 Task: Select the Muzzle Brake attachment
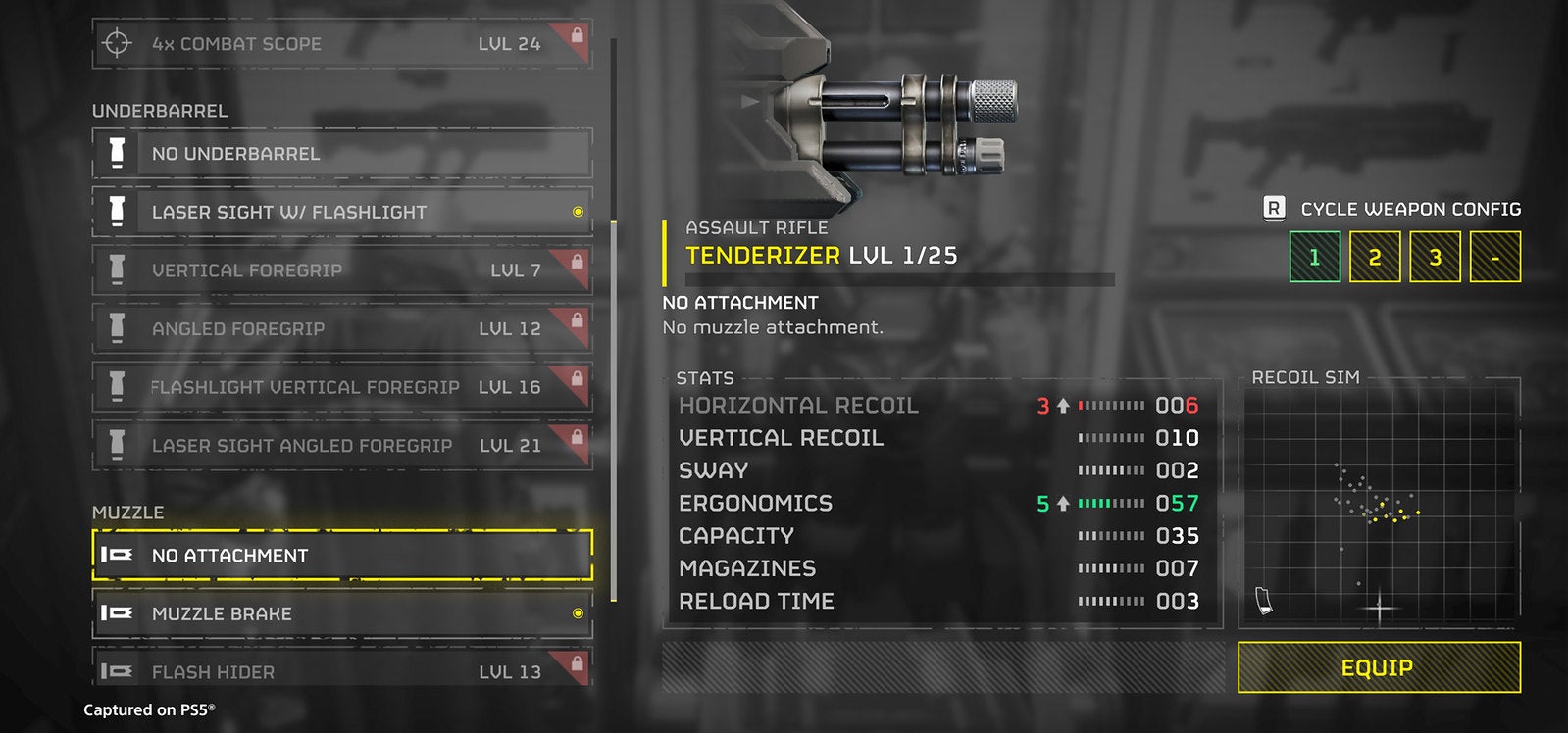pos(341,613)
